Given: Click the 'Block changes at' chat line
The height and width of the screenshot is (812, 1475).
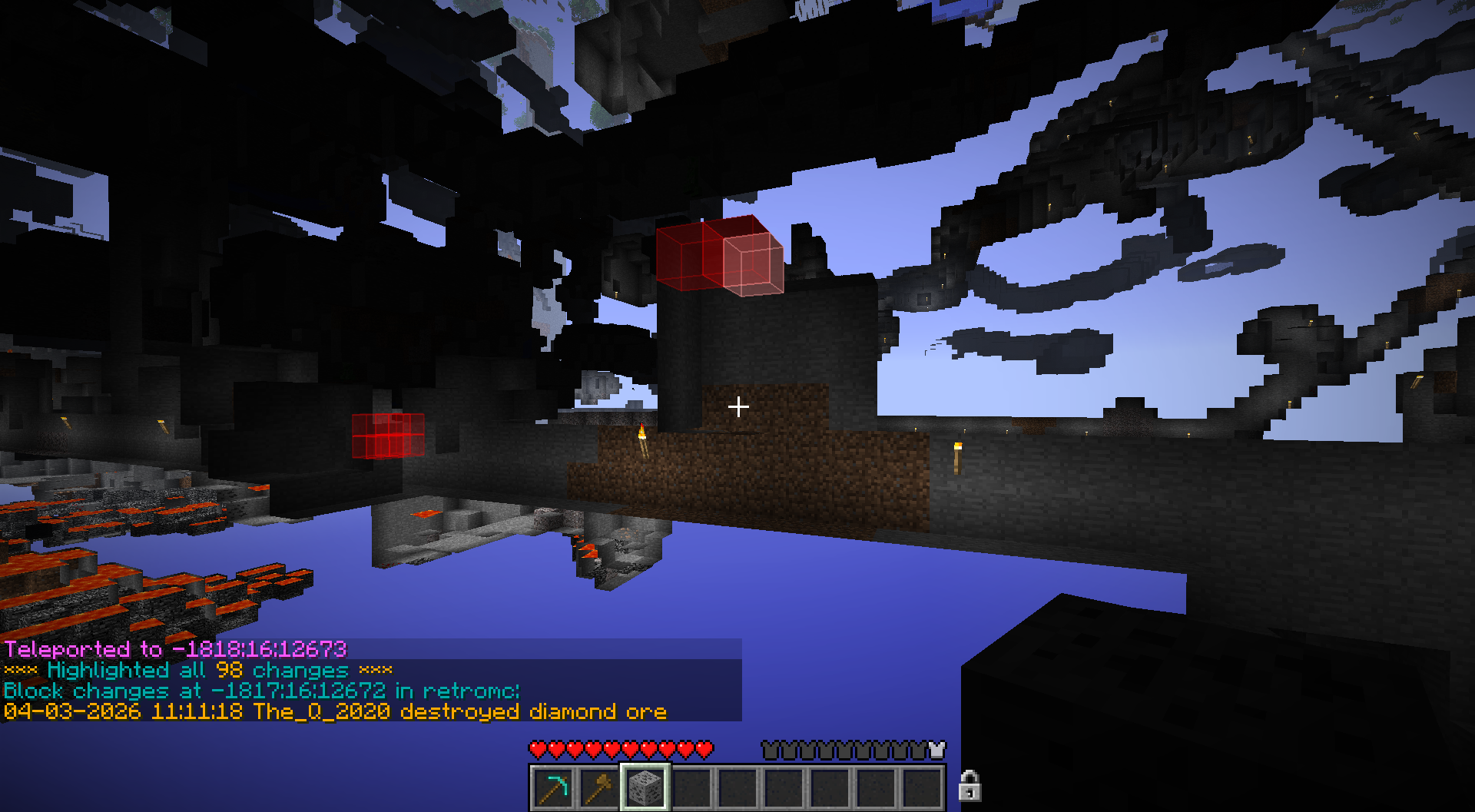Looking at the screenshot, I should [261, 691].
